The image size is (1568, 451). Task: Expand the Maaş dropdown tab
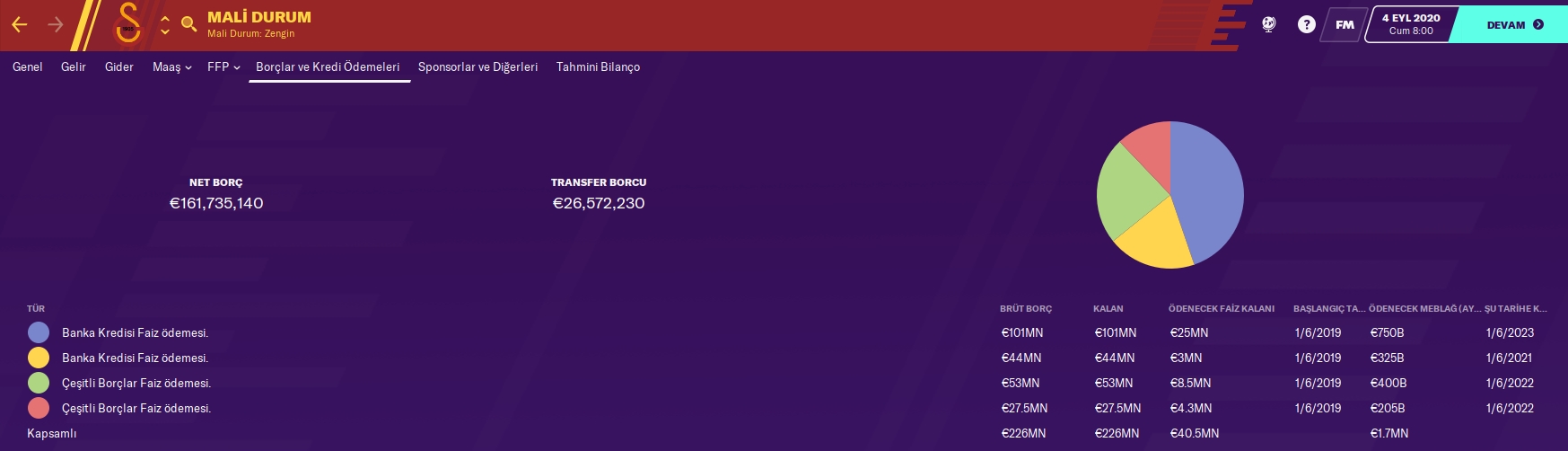coord(171,67)
